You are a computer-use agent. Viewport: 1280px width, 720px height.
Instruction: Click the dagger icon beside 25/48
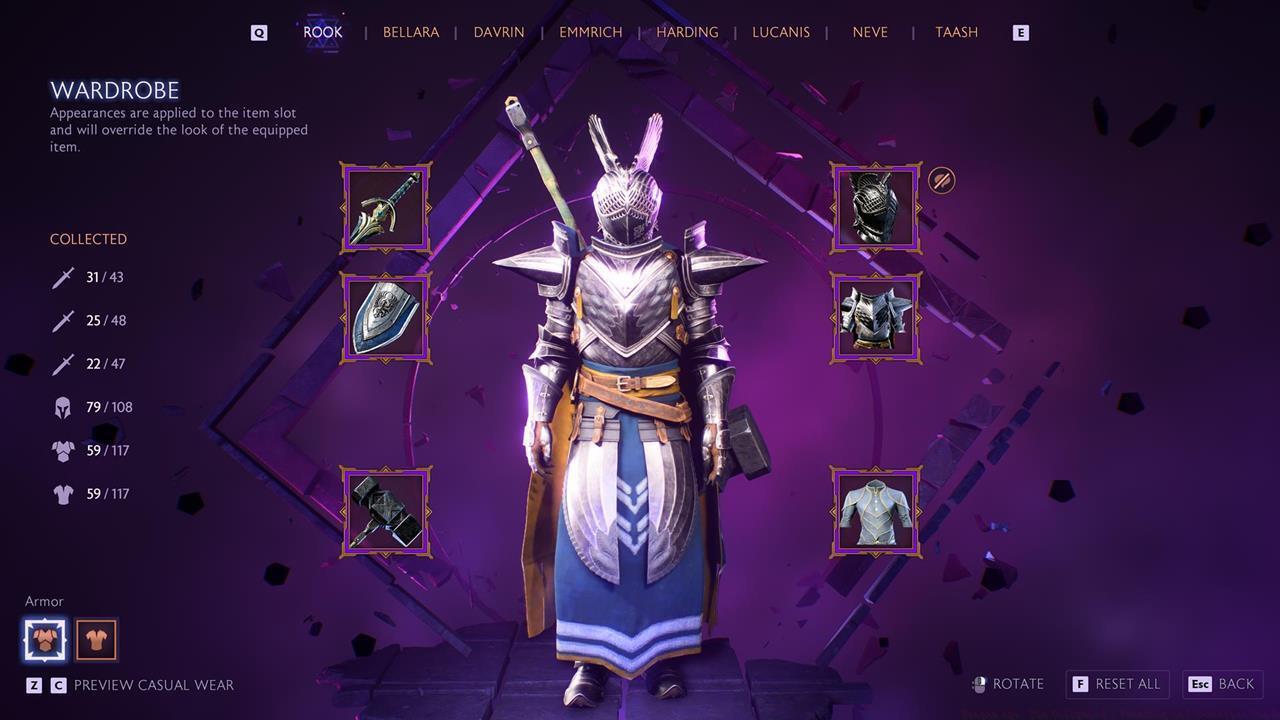tap(62, 320)
